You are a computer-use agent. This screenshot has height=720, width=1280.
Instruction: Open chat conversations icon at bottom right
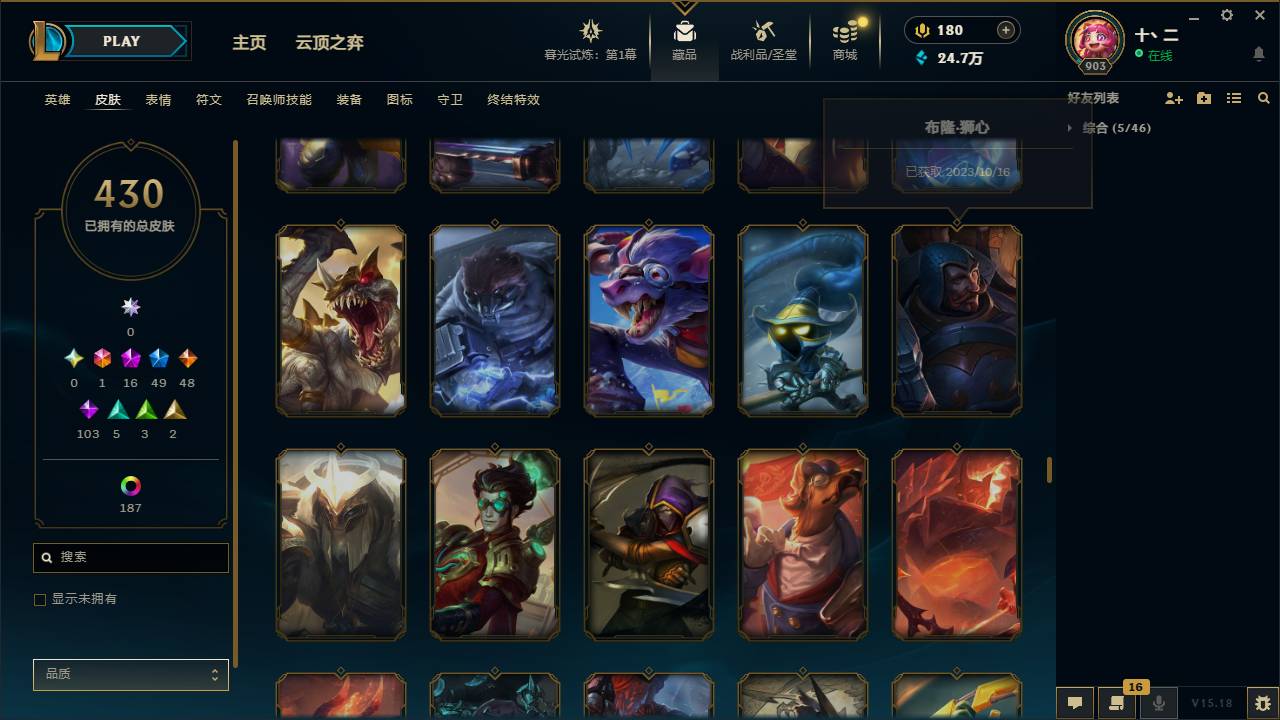point(1075,703)
